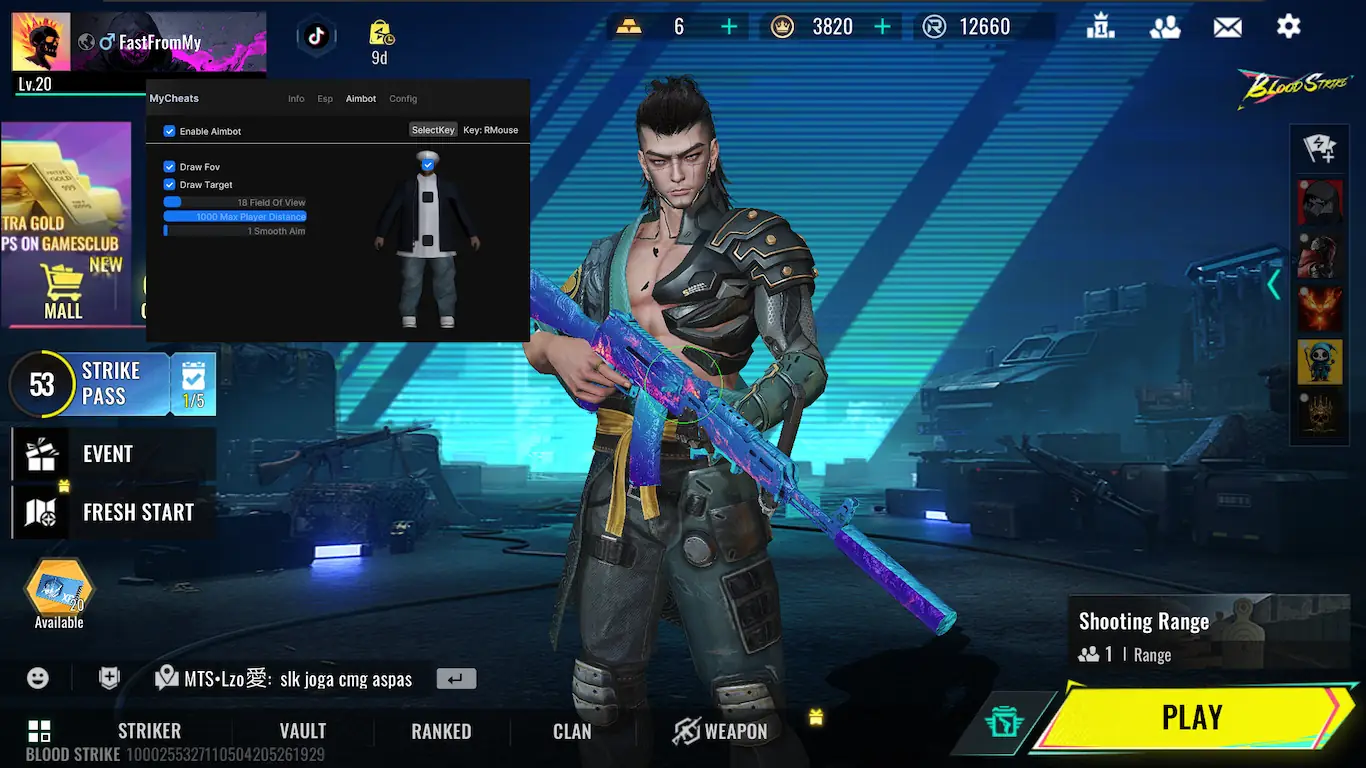Open the Ranked tab
This screenshot has width=1366, height=768.
click(441, 731)
